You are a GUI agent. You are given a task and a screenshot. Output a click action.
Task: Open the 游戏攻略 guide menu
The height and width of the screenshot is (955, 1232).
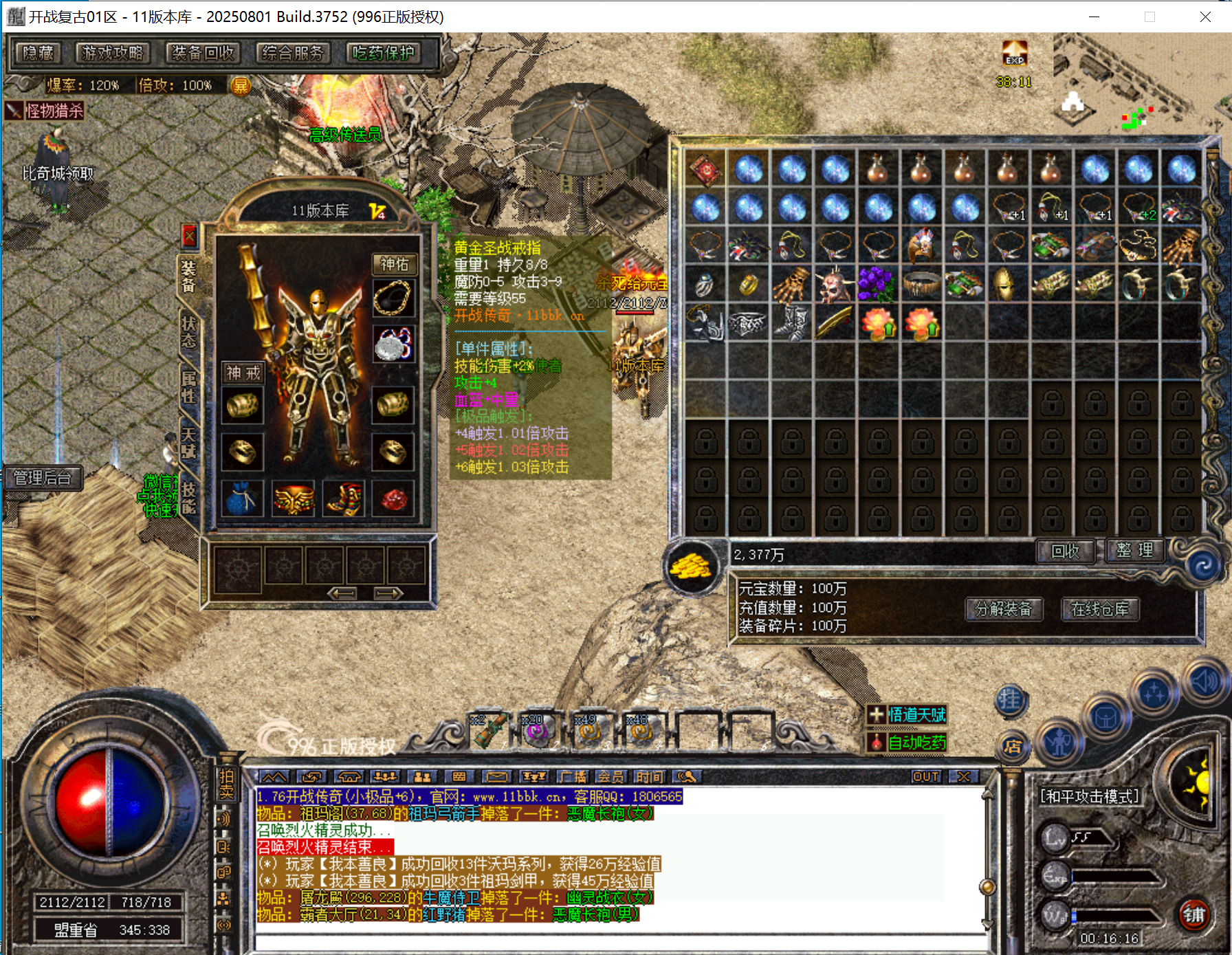tap(113, 53)
